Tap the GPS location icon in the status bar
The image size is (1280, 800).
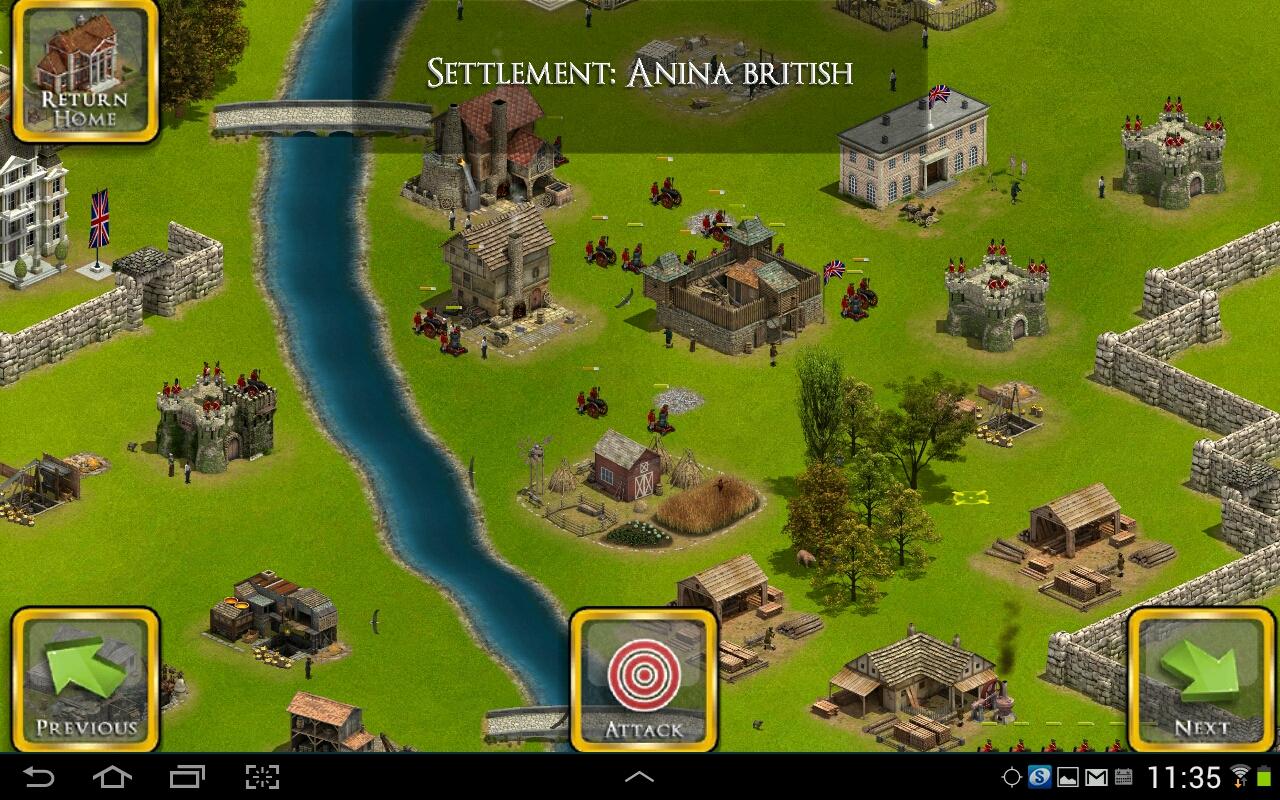1013,776
